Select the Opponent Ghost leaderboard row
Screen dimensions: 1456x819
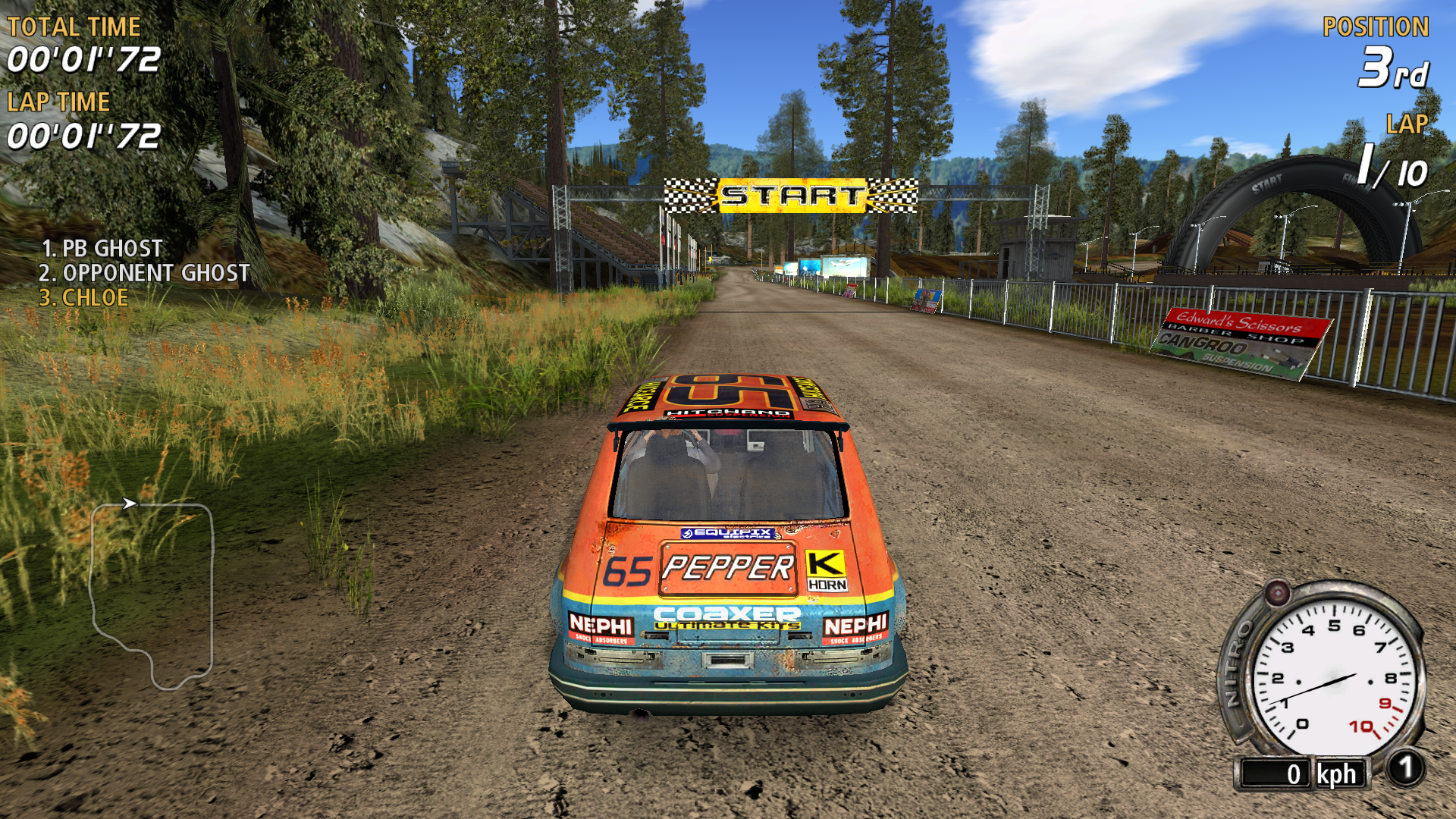click(x=144, y=273)
